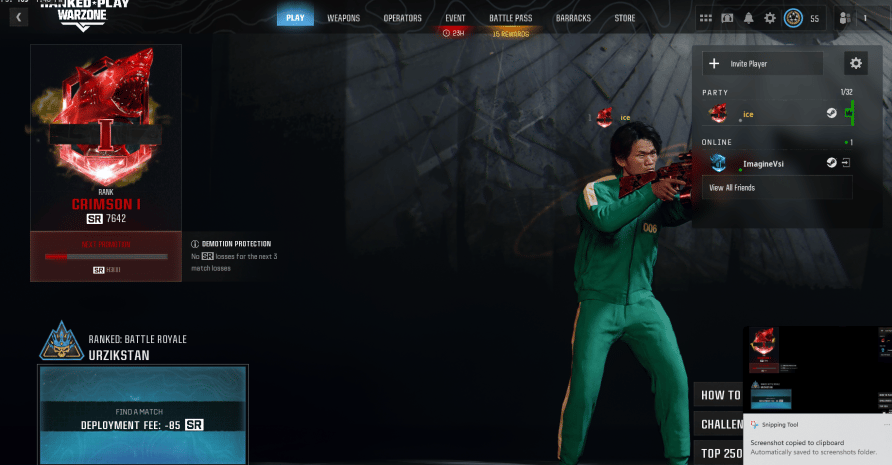This screenshot has height=465, width=892.
Task: Show notifications via the bell icon
Action: (x=749, y=18)
